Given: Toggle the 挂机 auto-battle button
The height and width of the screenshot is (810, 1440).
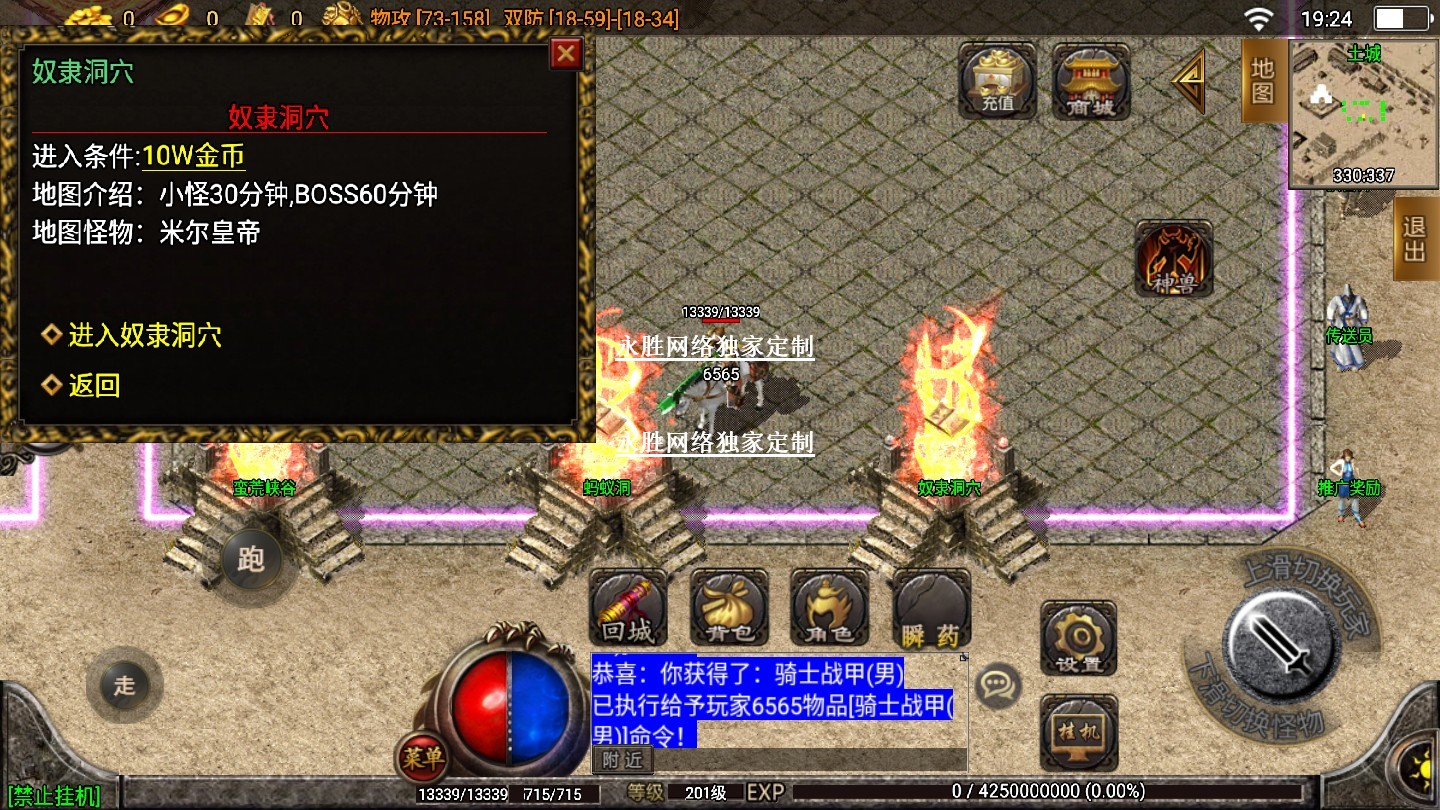Looking at the screenshot, I should click(1078, 730).
